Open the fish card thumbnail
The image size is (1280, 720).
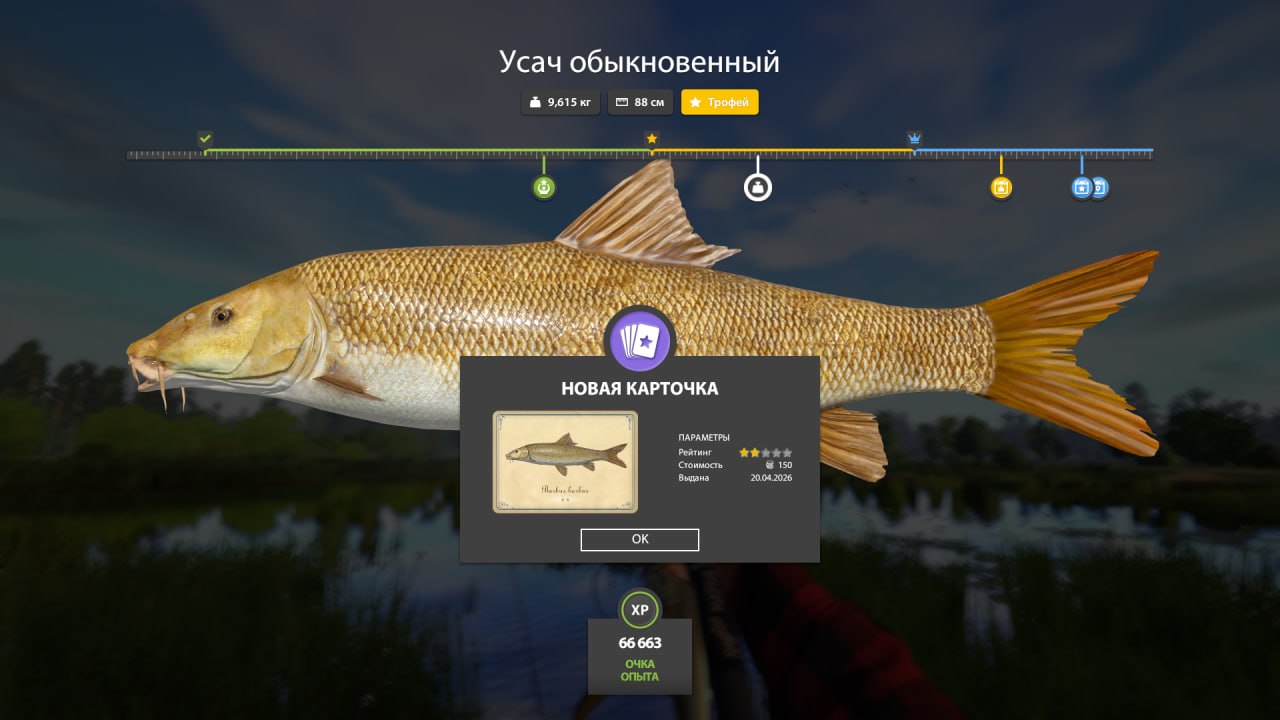tap(563, 460)
